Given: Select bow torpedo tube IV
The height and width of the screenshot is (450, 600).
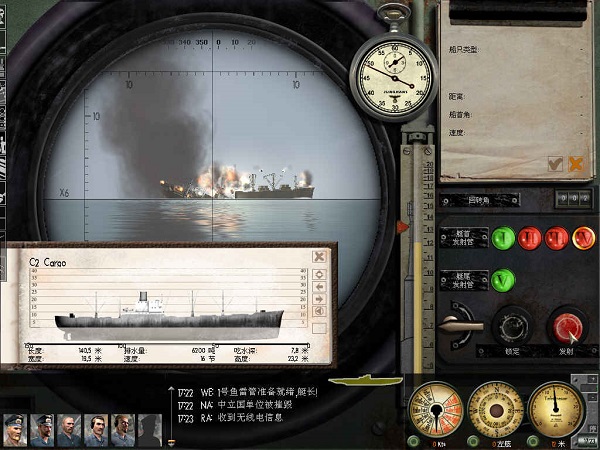Looking at the screenshot, I should pos(582,238).
